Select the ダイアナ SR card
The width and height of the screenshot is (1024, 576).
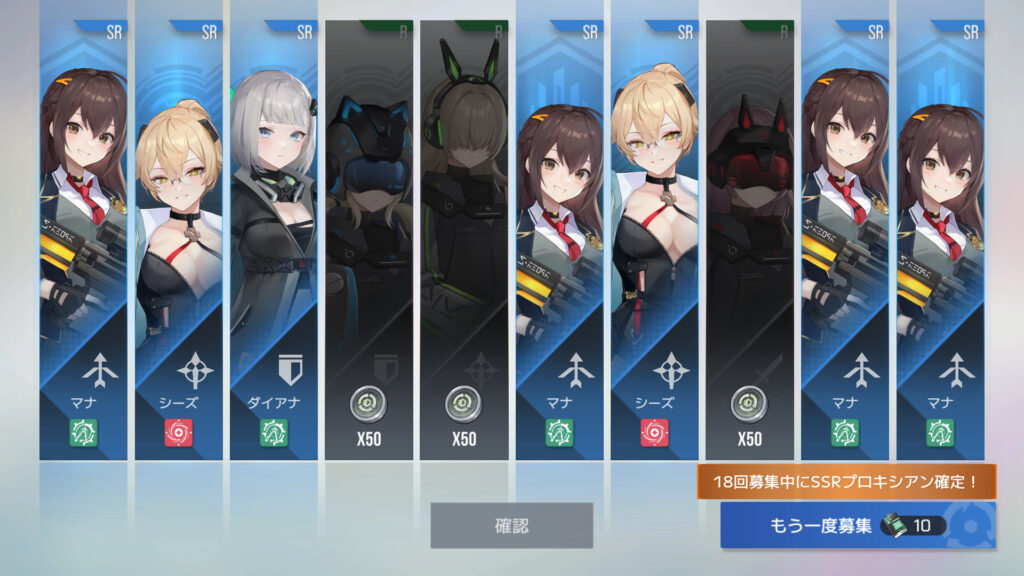(x=273, y=240)
